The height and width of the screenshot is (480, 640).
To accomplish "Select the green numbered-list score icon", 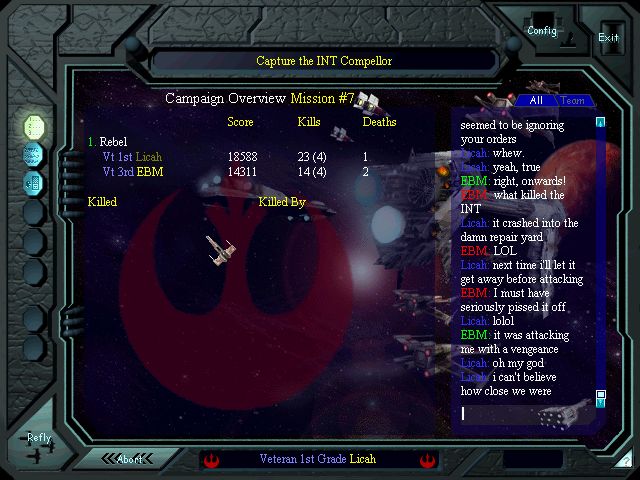I will point(34,126).
